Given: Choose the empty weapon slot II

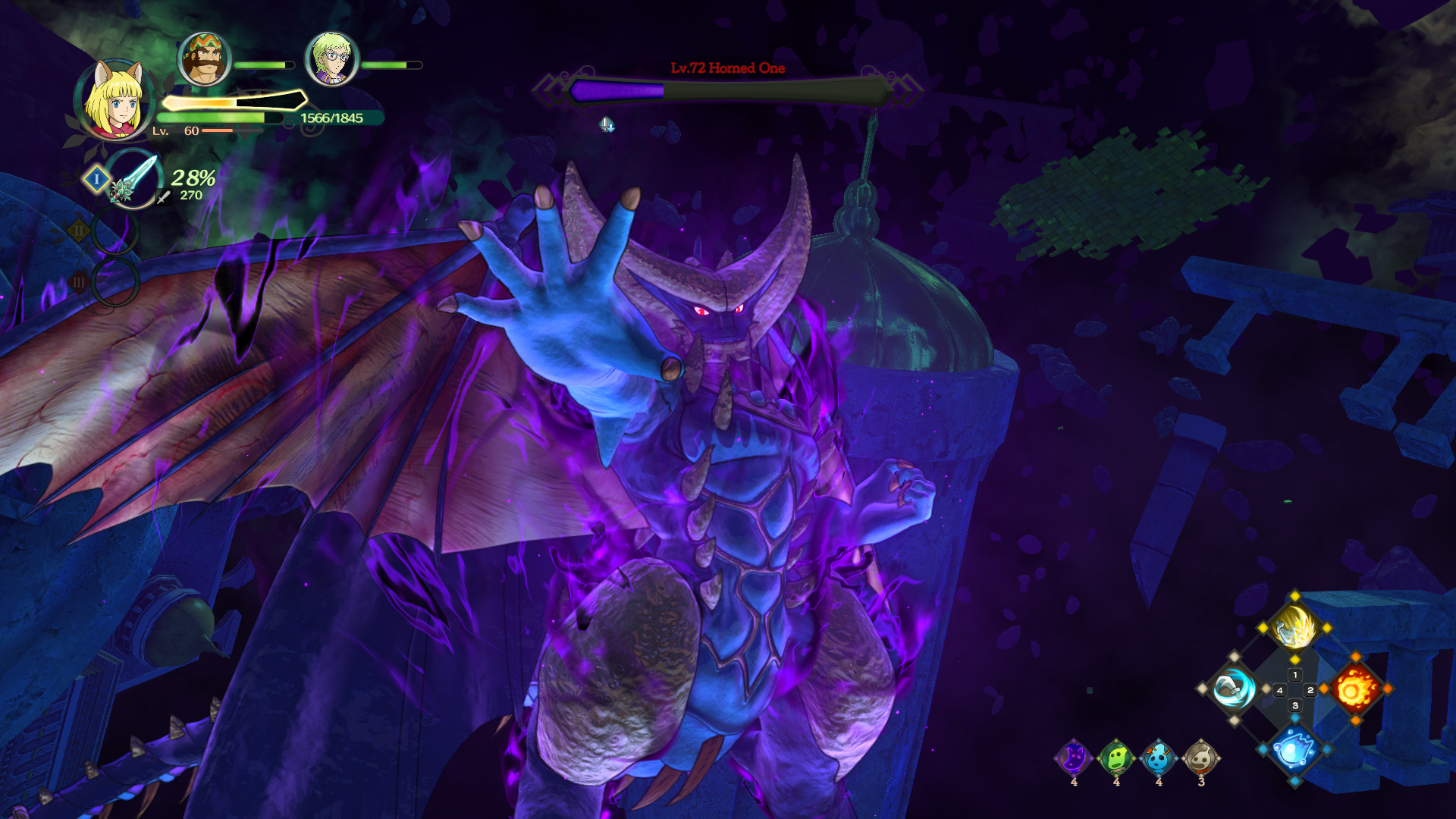Looking at the screenshot, I should point(115,231).
